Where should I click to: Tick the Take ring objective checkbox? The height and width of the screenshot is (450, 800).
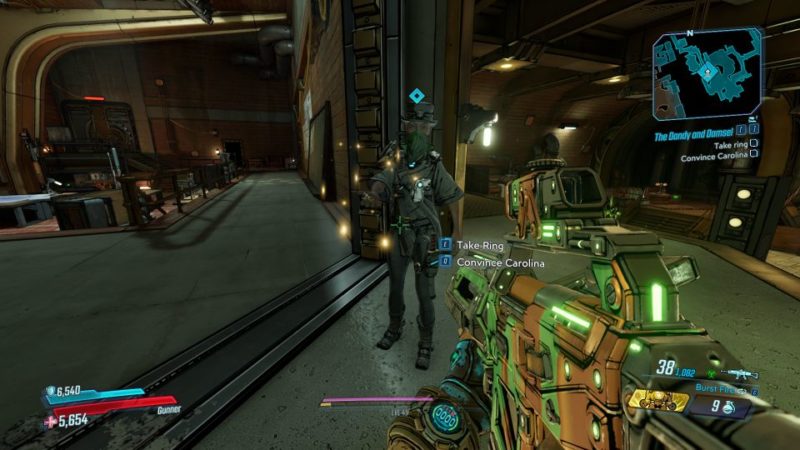point(753,144)
